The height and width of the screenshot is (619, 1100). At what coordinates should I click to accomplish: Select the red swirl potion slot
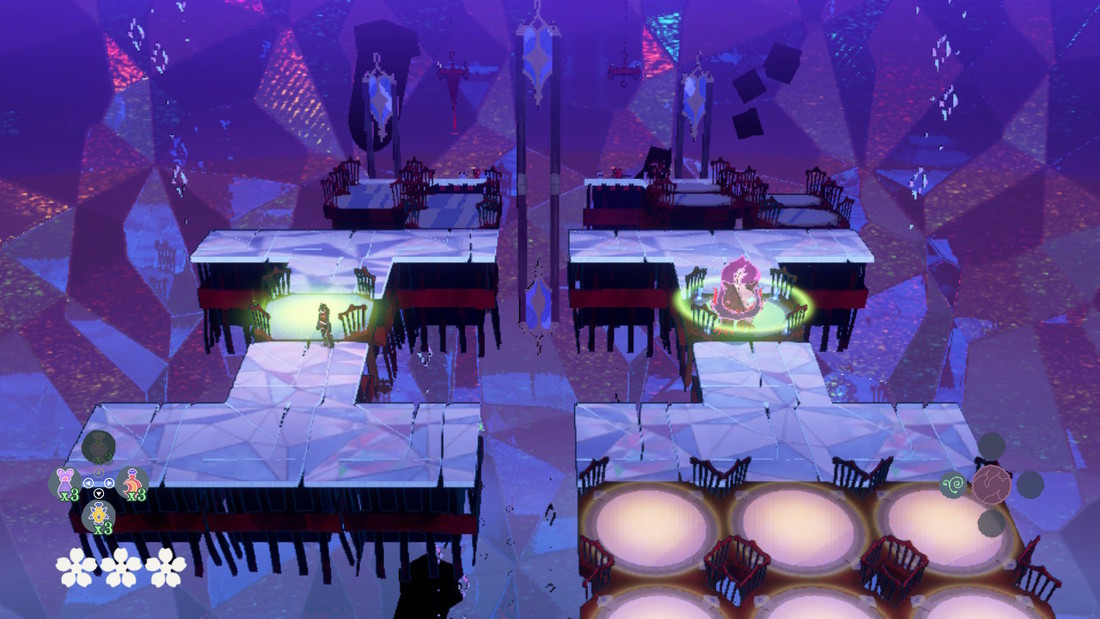[x=132, y=483]
